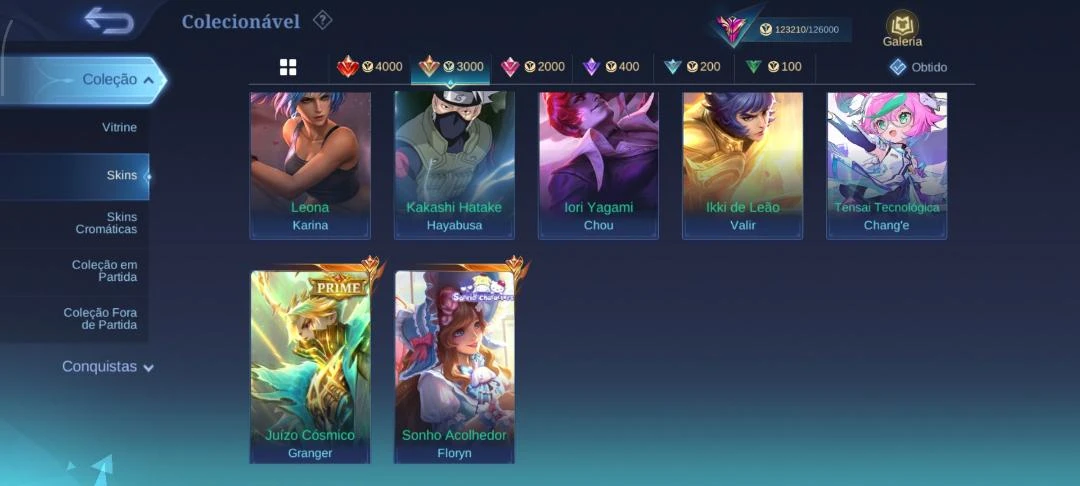This screenshot has height=486, width=1080.
Task: Show the help question mark info
Action: click(x=322, y=20)
